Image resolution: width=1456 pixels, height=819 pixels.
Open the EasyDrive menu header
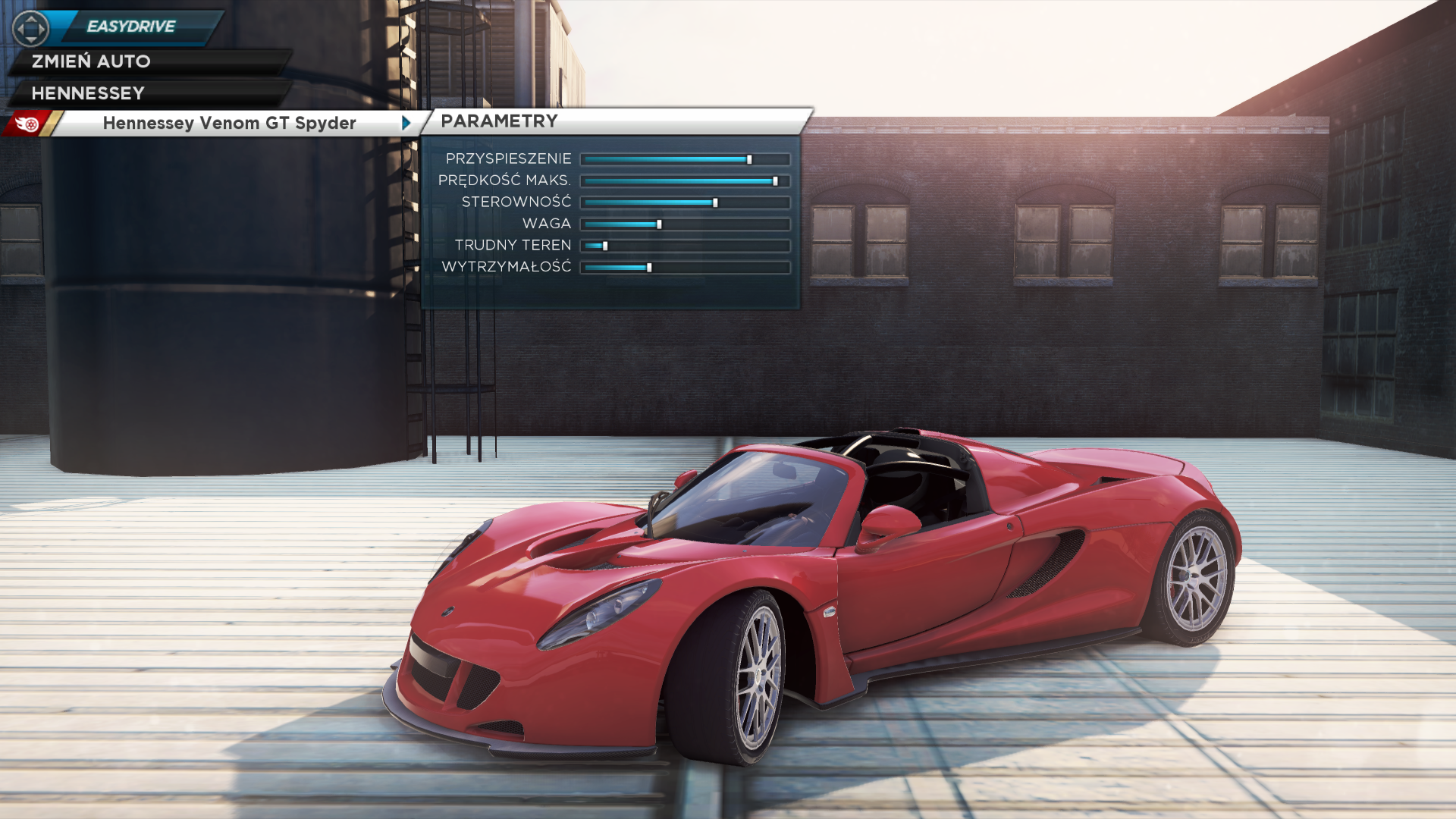(130, 27)
